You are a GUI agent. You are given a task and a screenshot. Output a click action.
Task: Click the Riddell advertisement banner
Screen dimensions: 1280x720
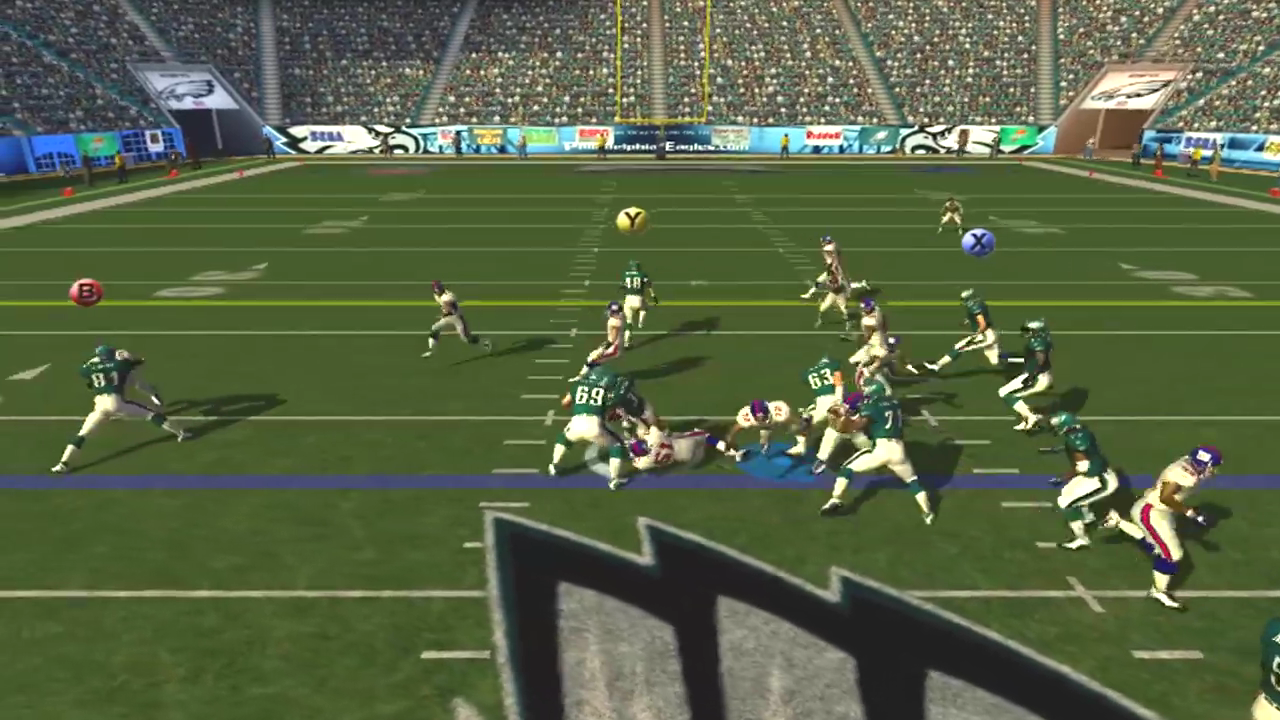[825, 134]
